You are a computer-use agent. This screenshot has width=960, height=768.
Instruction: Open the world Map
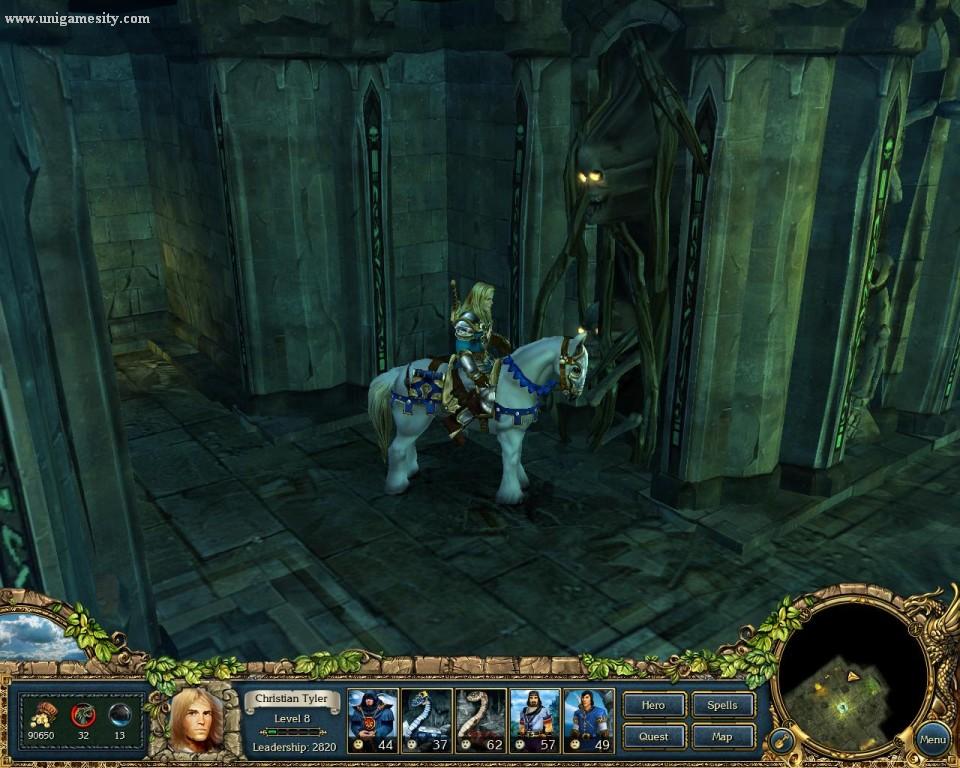point(722,737)
